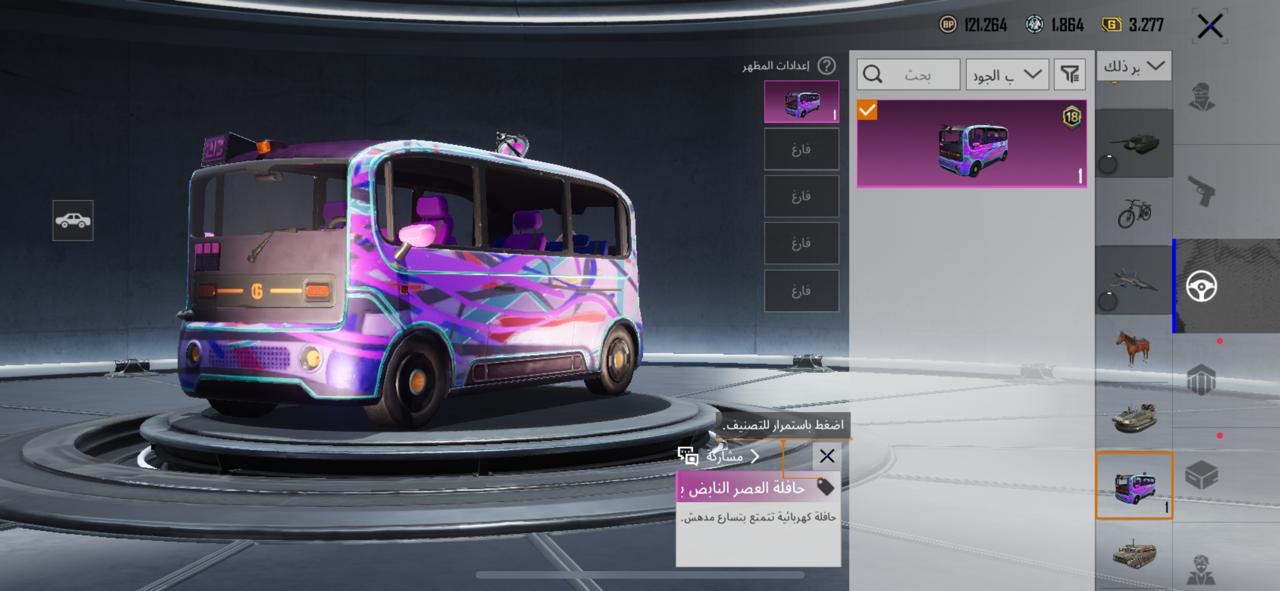Switch to the character outfit tab
1280x591 pixels.
tap(1202, 97)
